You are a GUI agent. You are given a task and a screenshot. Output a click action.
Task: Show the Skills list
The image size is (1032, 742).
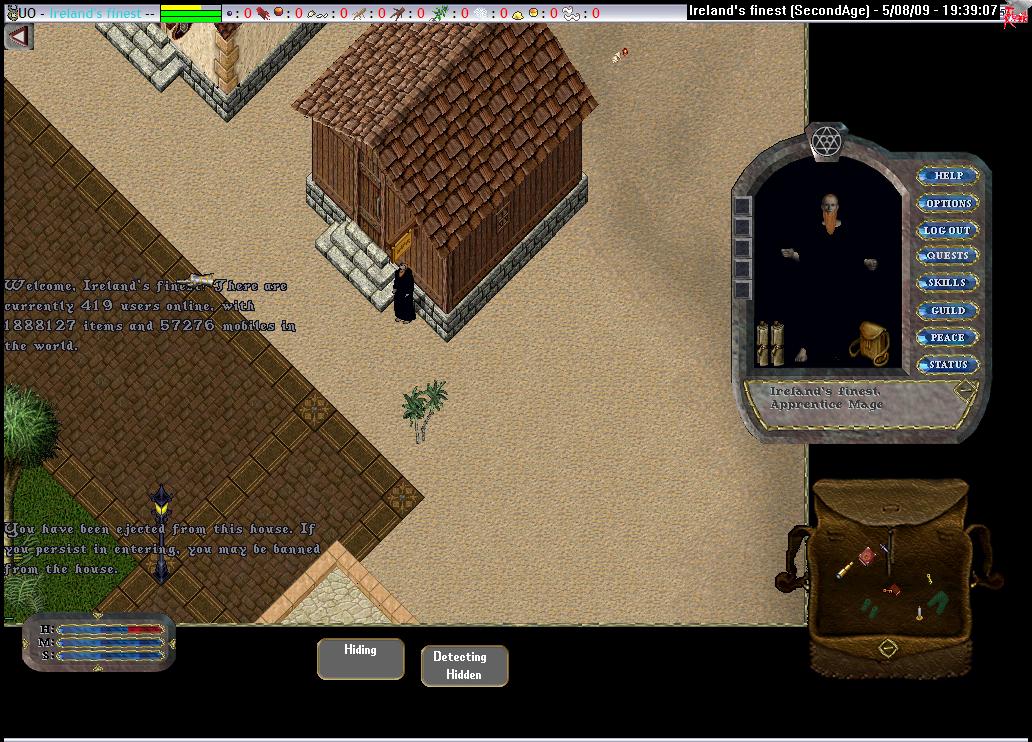[x=947, y=283]
